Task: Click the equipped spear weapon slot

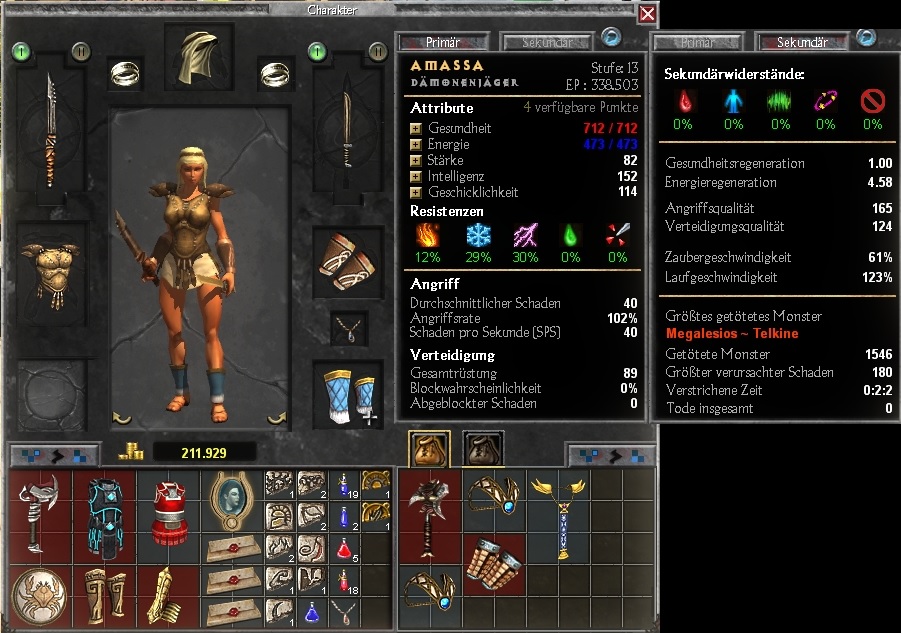Action: point(50,130)
